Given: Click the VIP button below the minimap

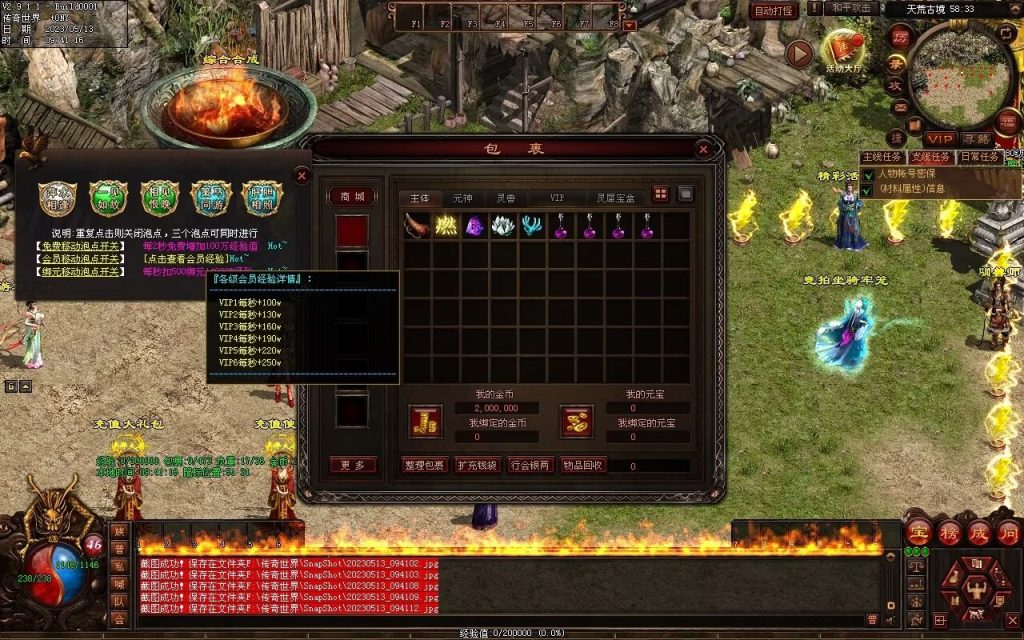Looking at the screenshot, I should 939,138.
